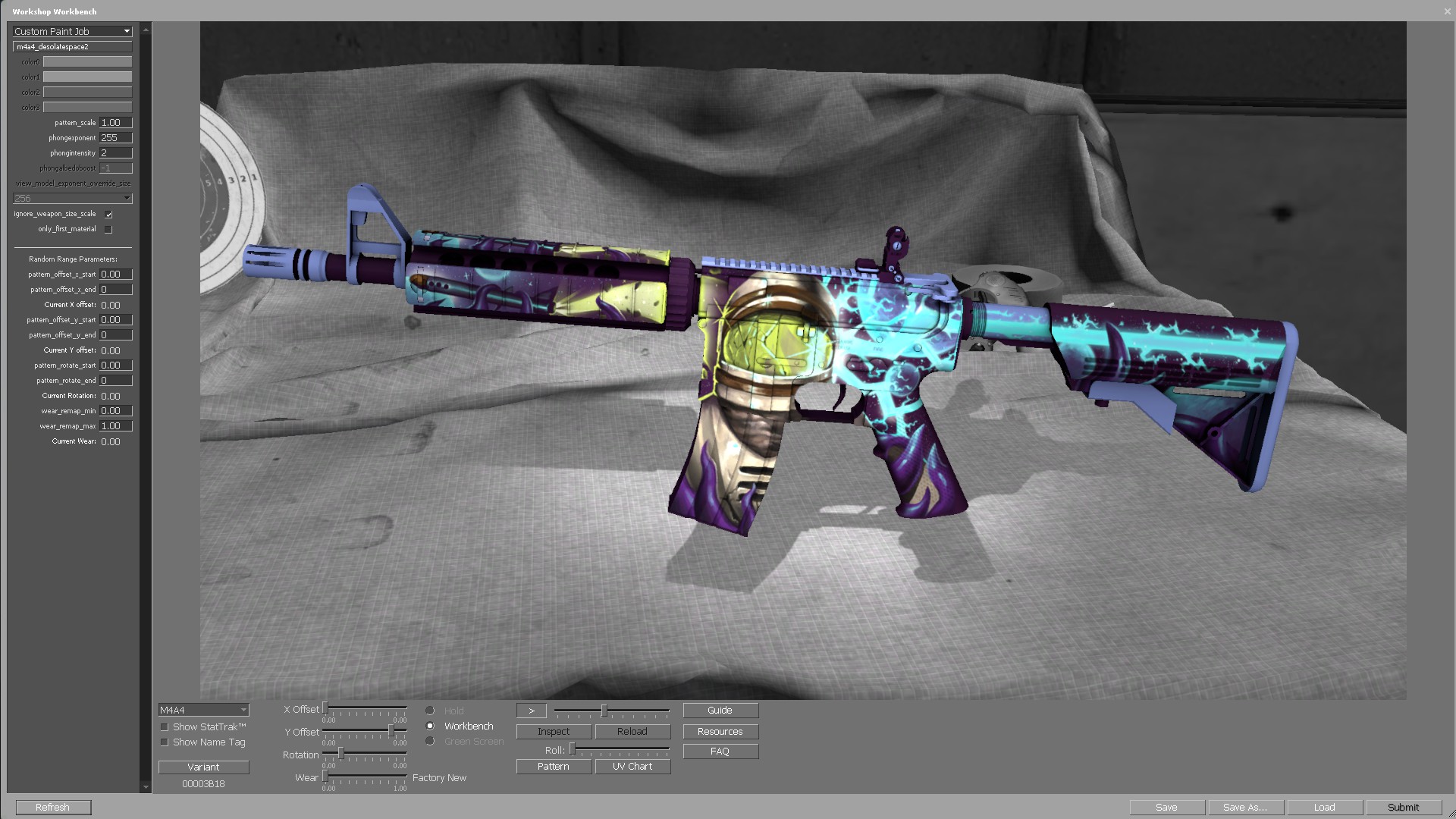Play the Inspect animation

[x=554, y=732]
